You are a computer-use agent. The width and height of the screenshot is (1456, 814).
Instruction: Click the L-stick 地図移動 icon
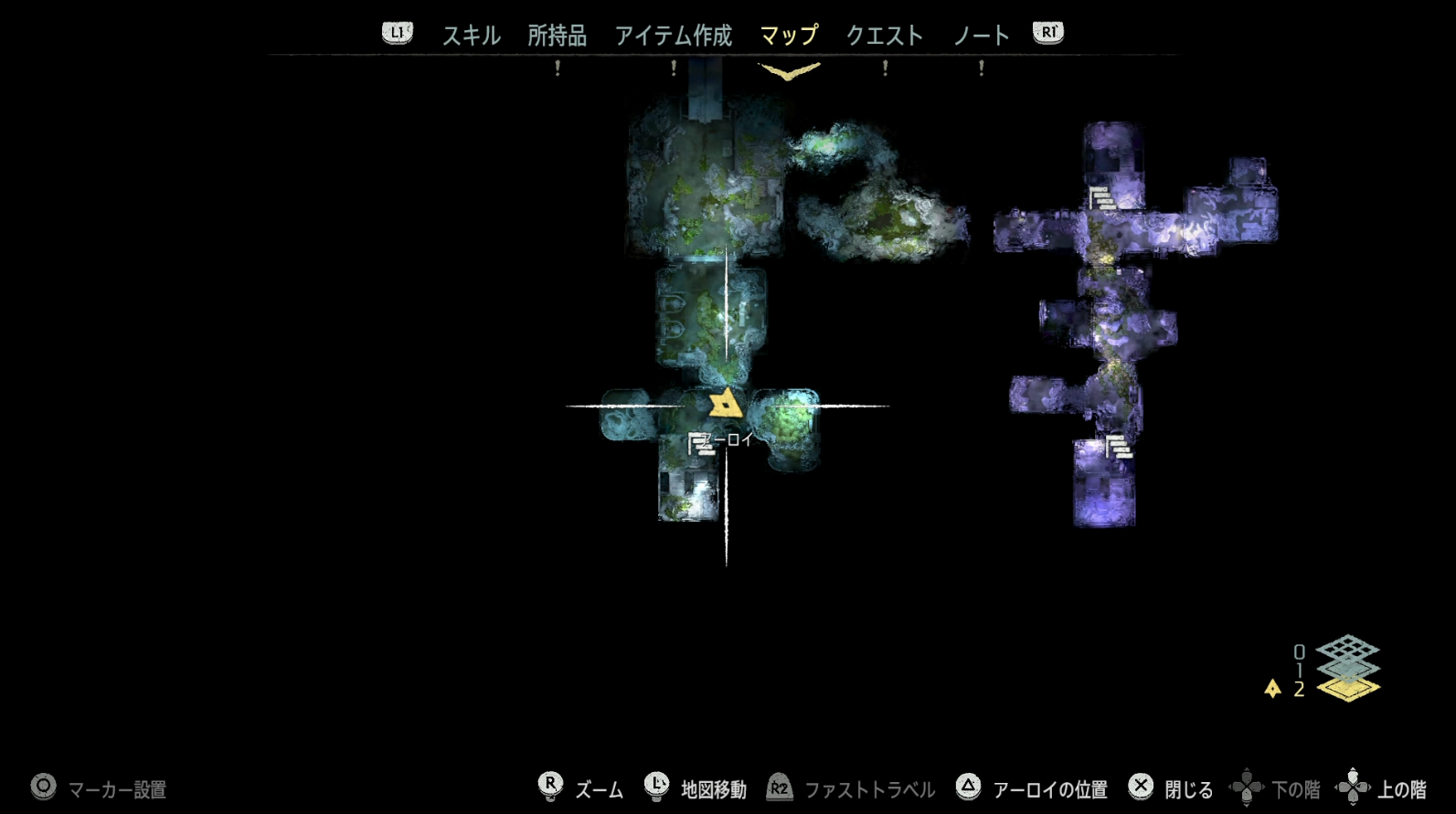(x=656, y=786)
